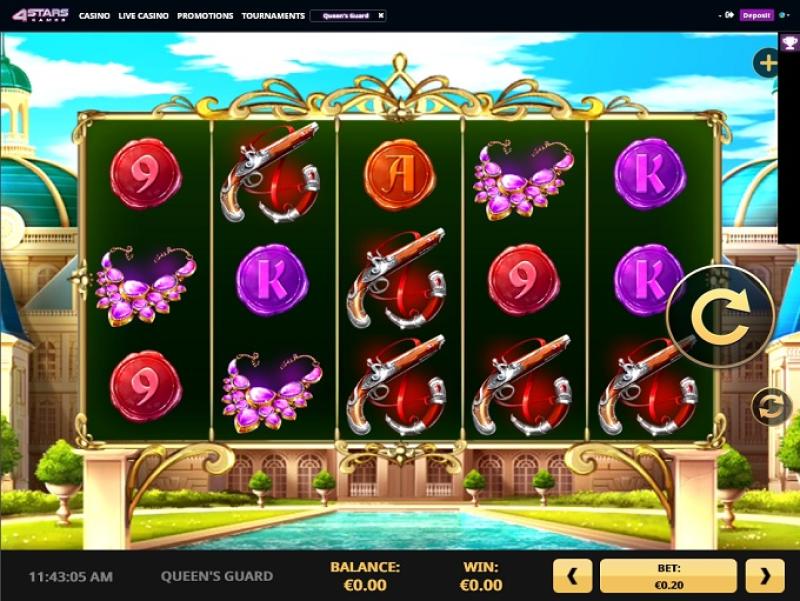Open the BET €0.20 amount panel
This screenshot has height=601, width=800.
click(668, 576)
